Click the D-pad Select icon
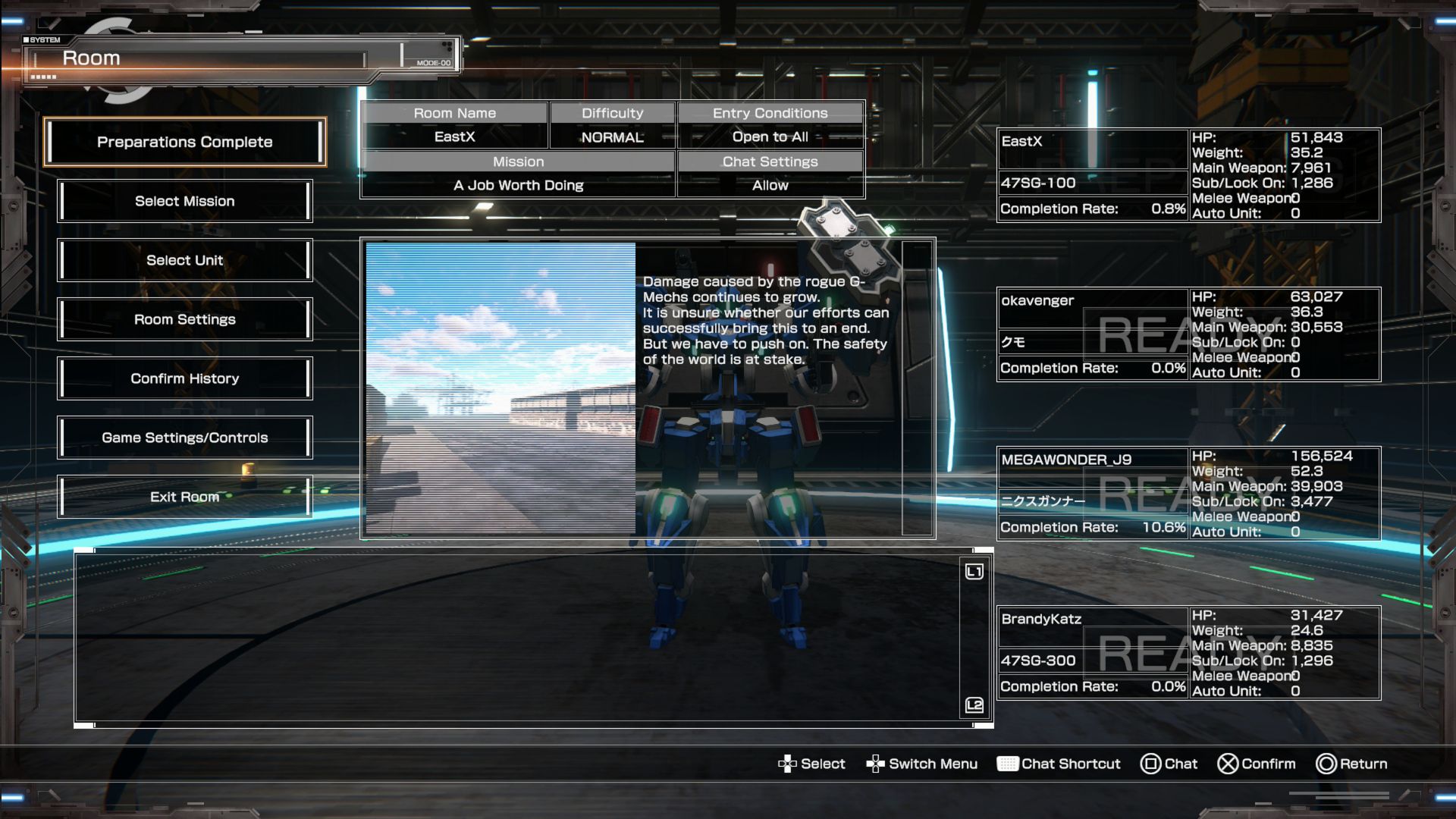Image resolution: width=1456 pixels, height=819 pixels. (789, 764)
